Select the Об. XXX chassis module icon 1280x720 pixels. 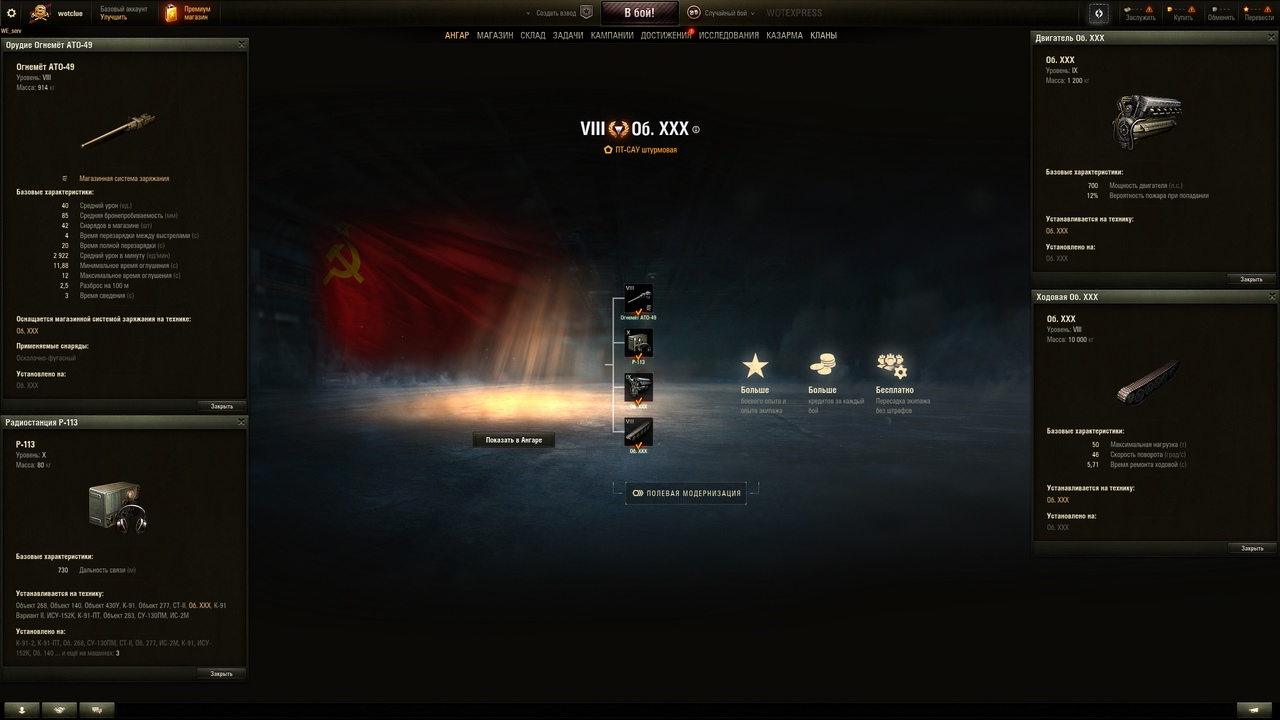(x=639, y=432)
